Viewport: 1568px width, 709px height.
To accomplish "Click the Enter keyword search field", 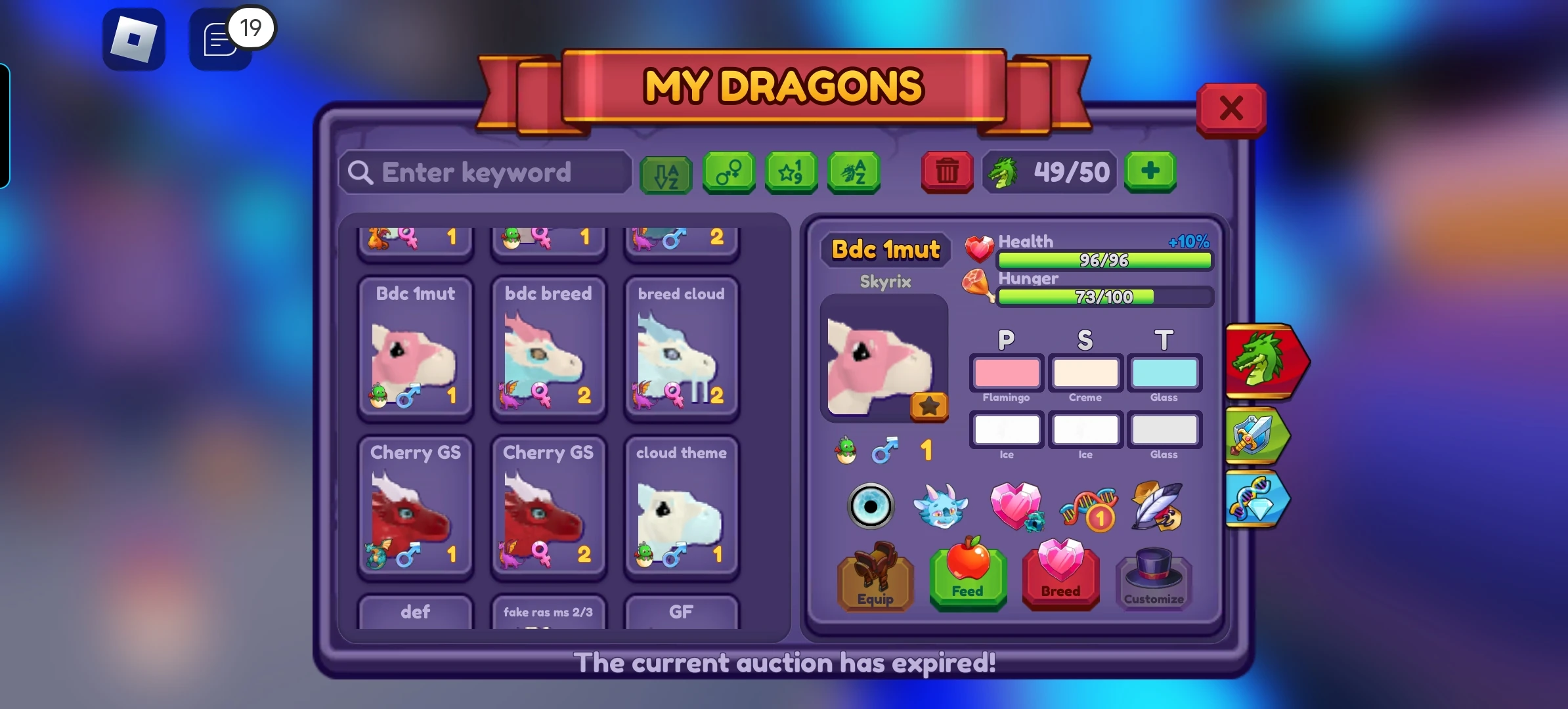I will (x=484, y=172).
